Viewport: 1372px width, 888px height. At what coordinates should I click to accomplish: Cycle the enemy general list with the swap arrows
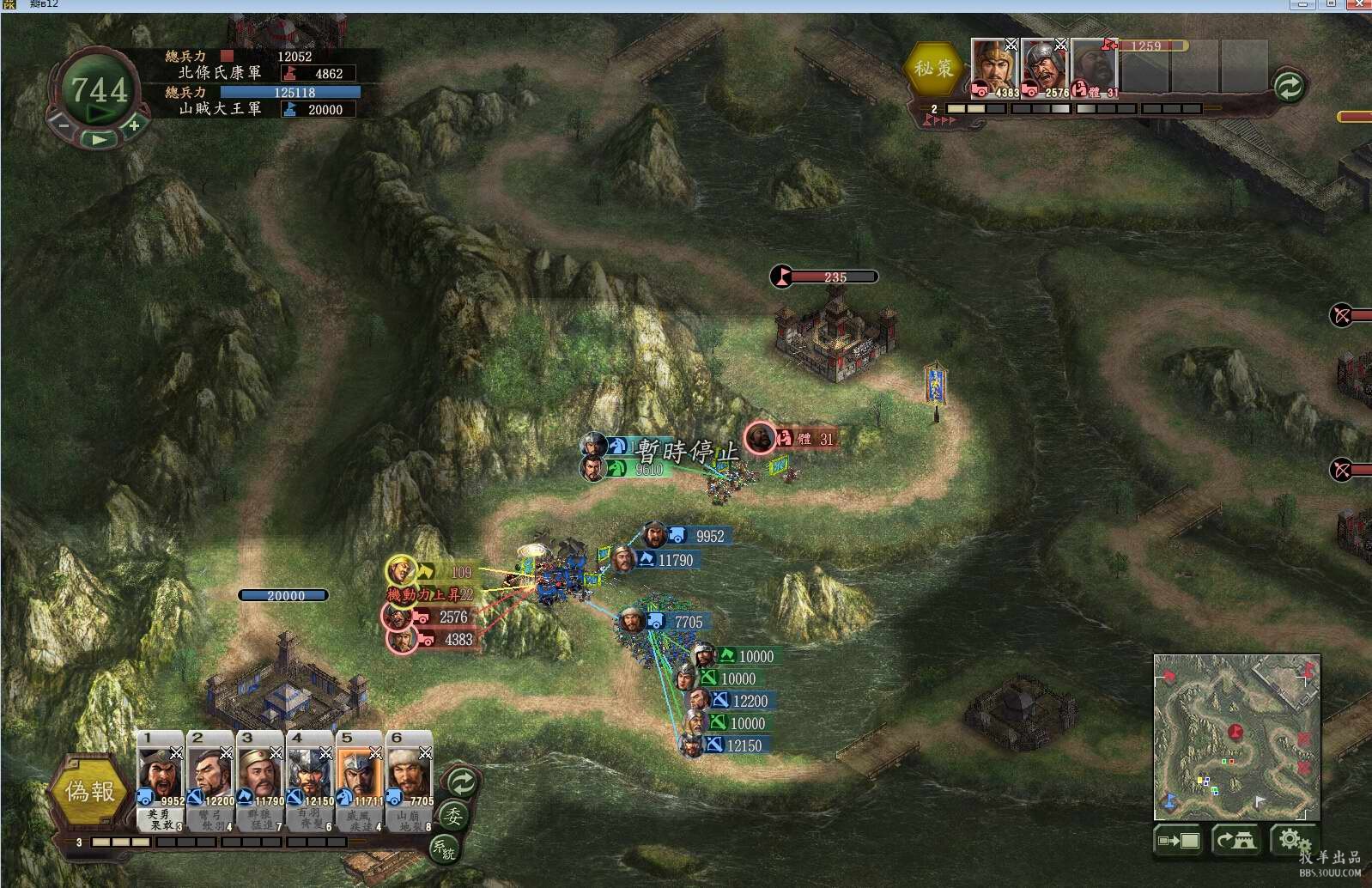click(x=1288, y=86)
